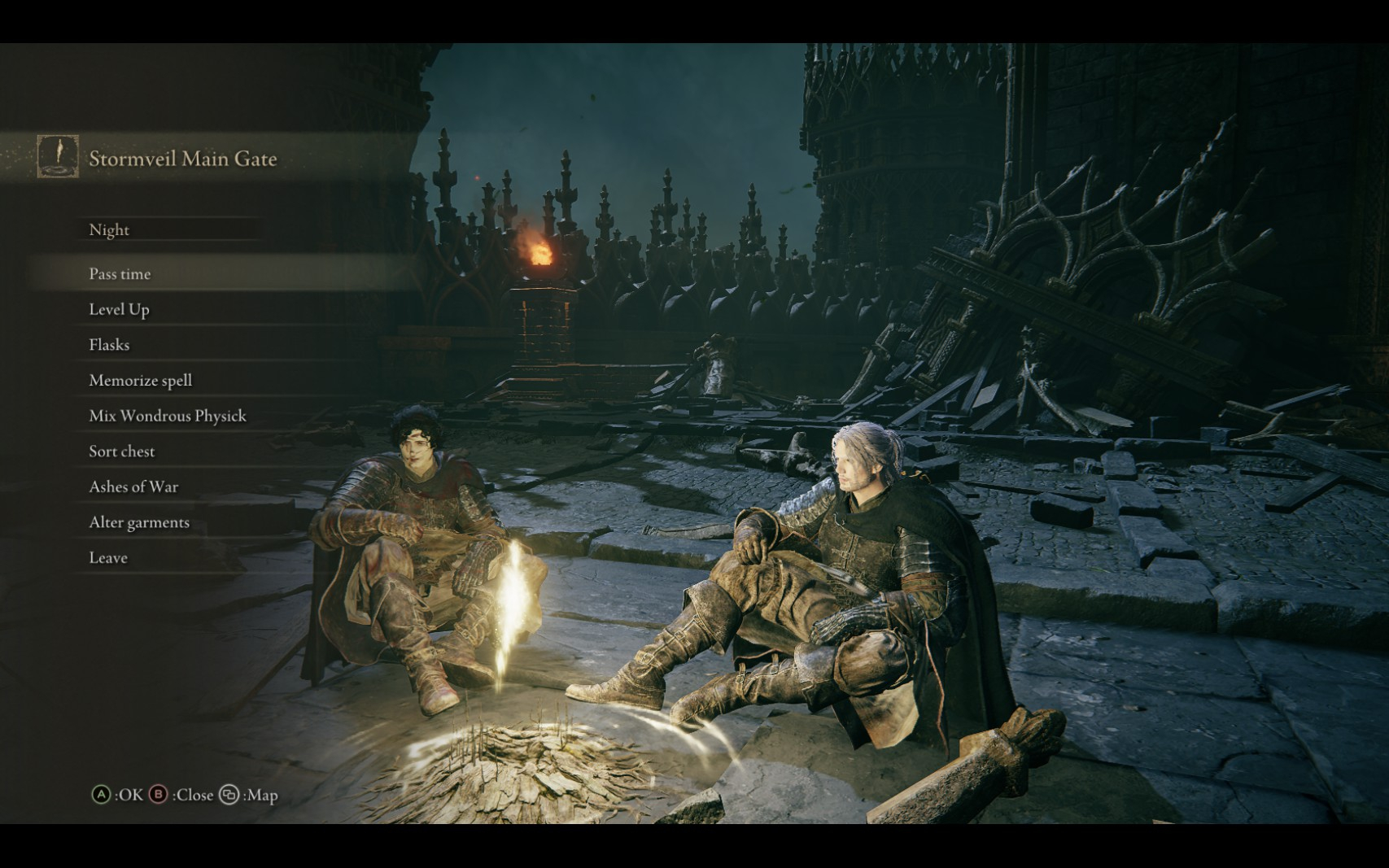Viewport: 1389px width, 868px height.
Task: Select Mix Wondrous Physick
Action: 168,416
